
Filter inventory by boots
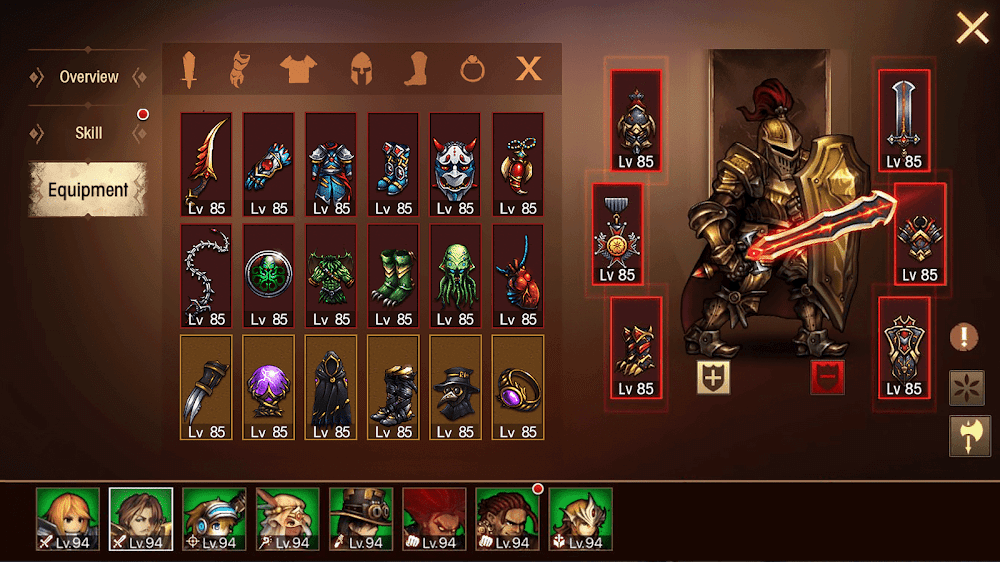(x=415, y=69)
